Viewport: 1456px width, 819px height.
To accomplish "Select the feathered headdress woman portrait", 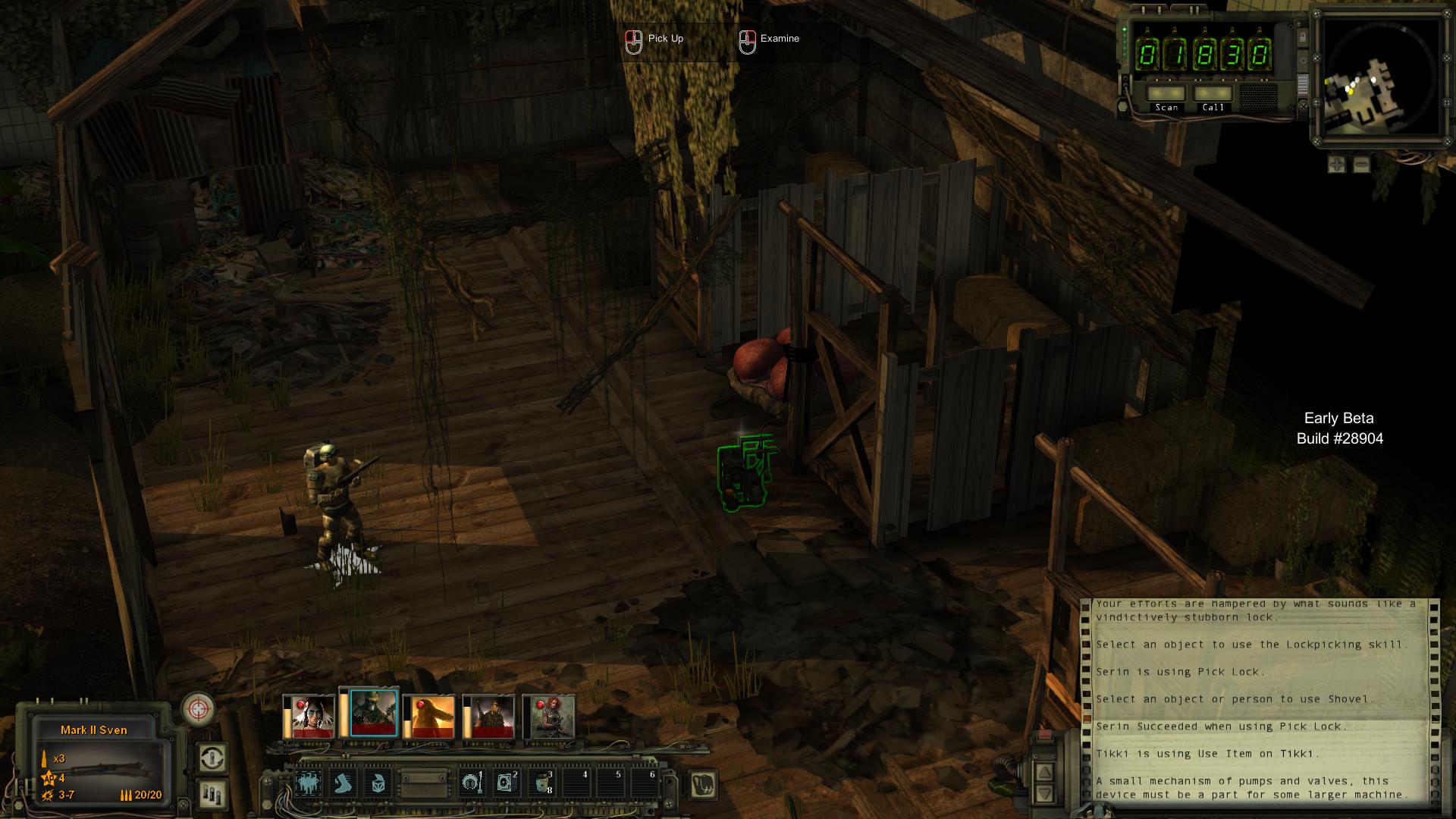I will coord(309,717).
